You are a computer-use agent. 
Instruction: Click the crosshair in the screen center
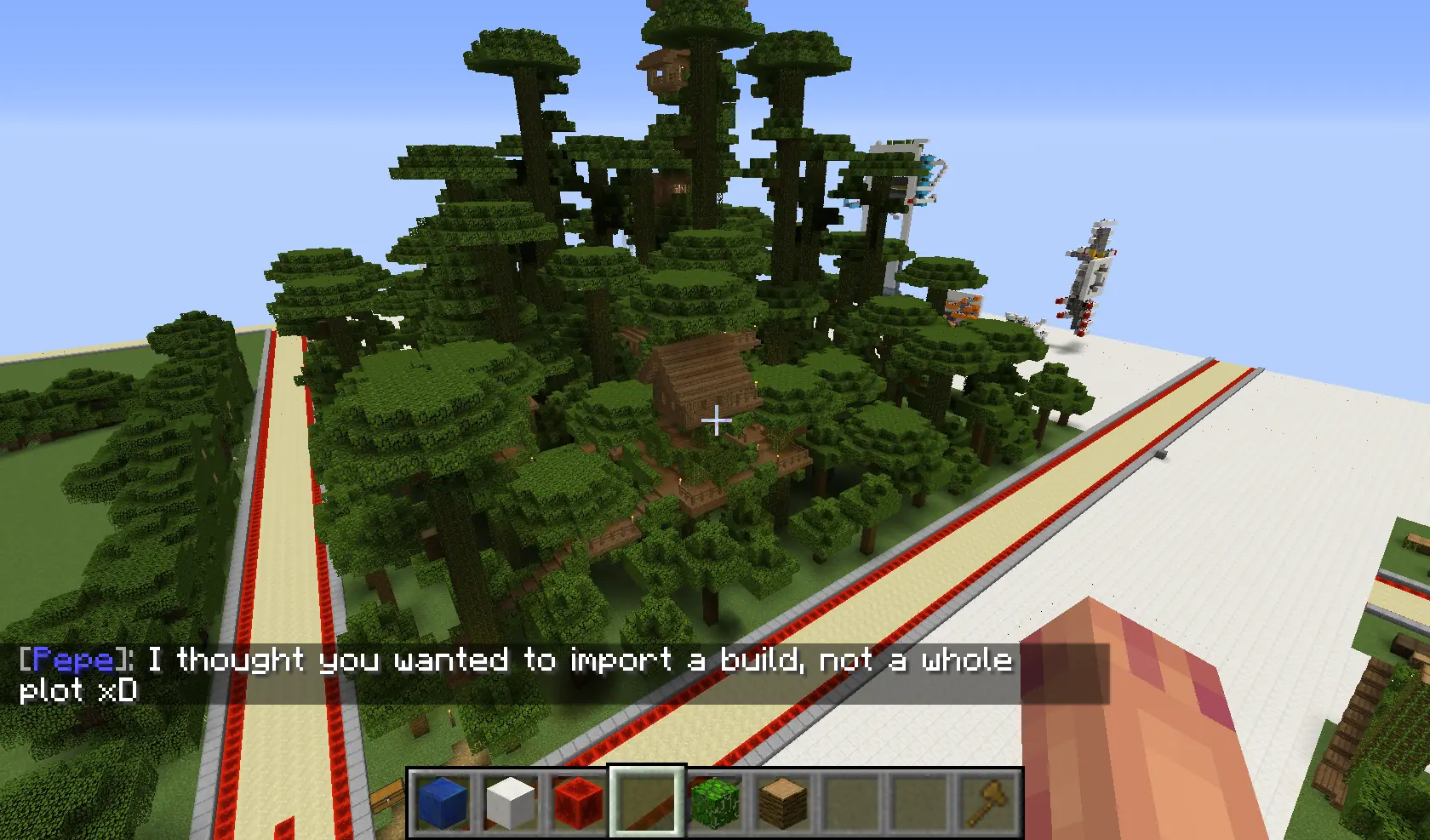tap(716, 420)
